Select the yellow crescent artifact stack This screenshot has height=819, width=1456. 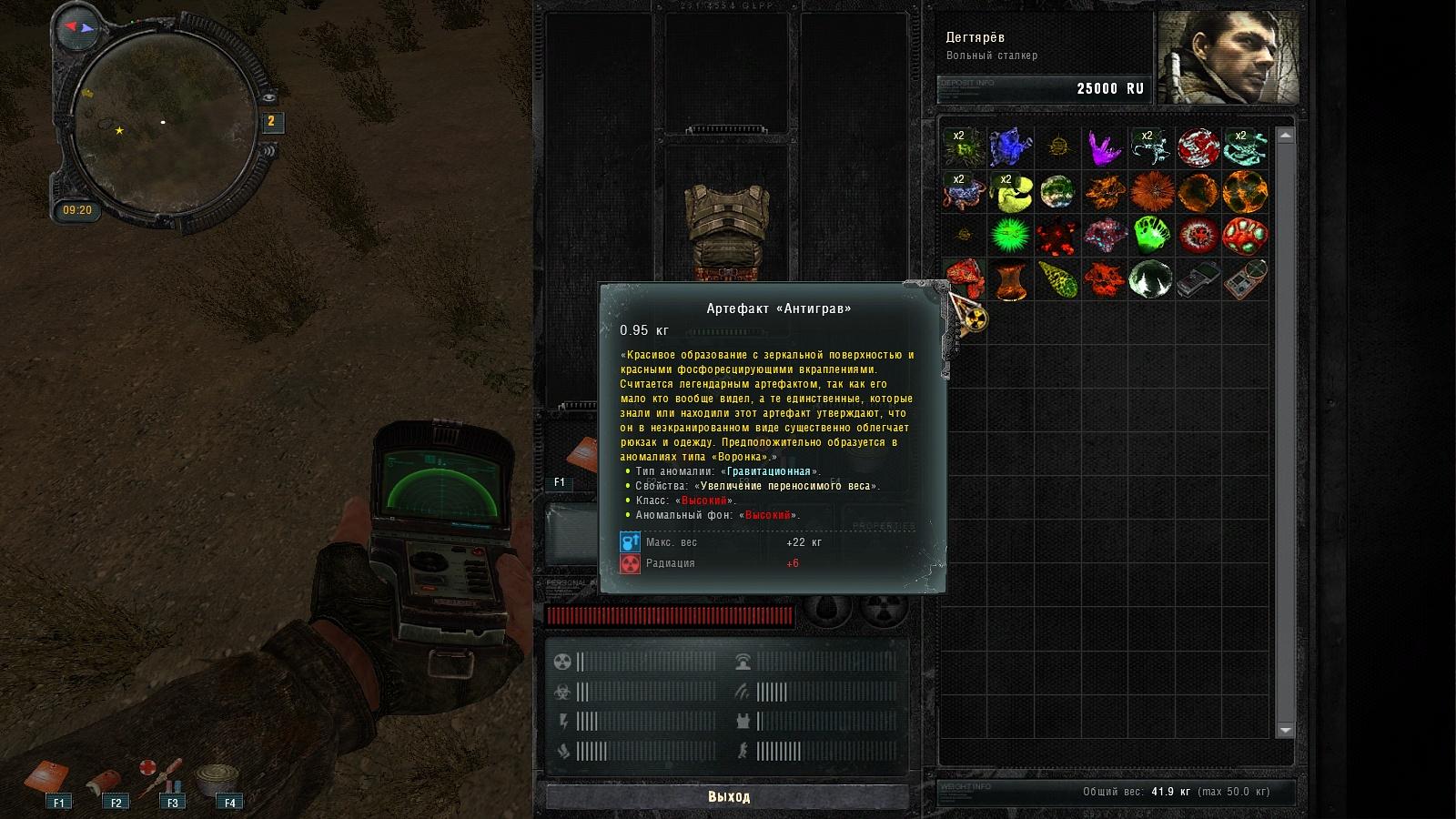1010,192
